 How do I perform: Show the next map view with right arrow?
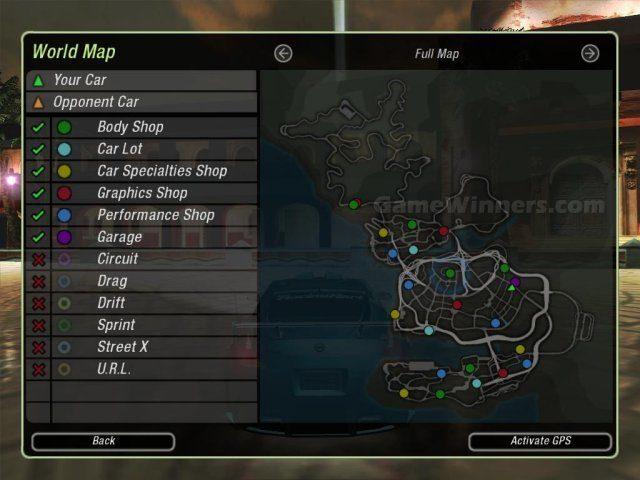pos(590,54)
